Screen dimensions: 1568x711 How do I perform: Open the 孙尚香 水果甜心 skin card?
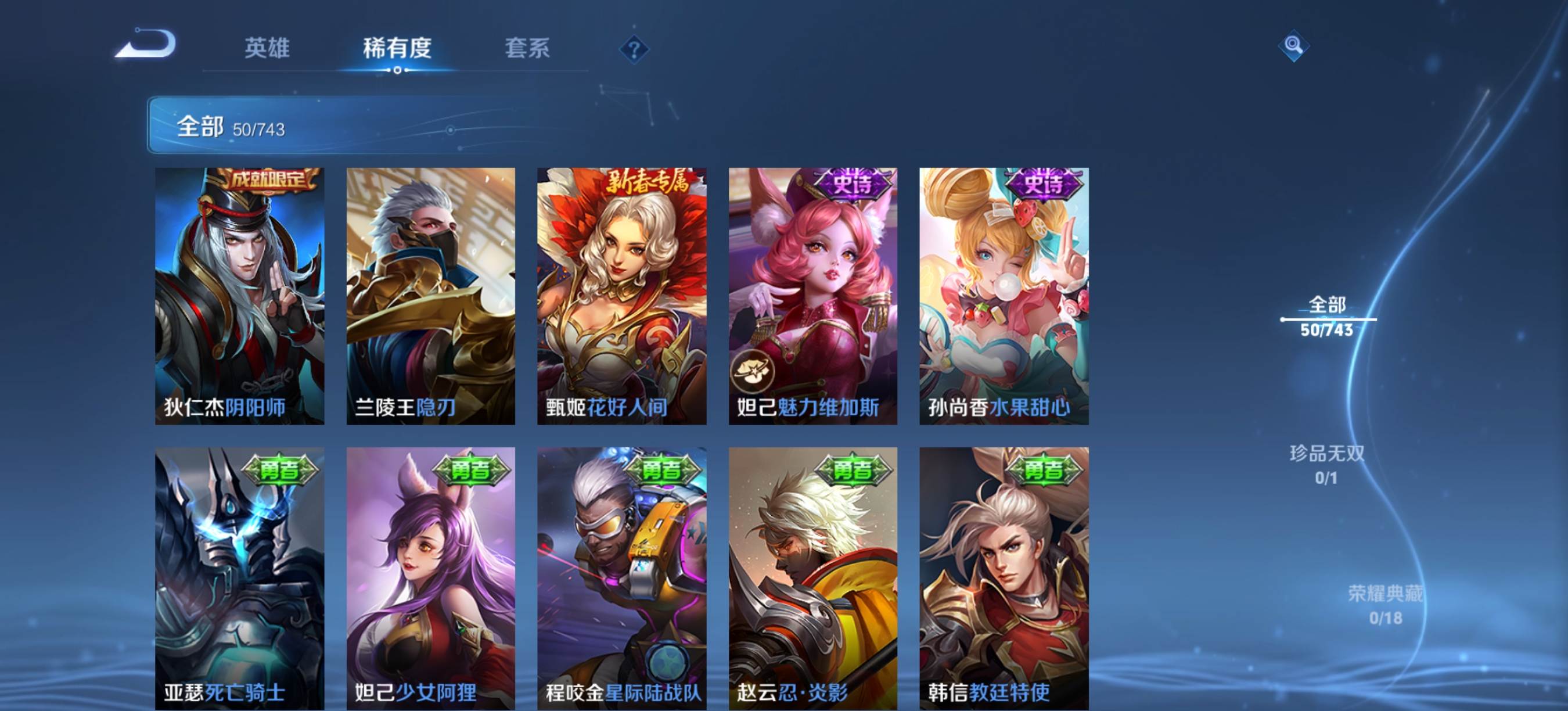click(1004, 296)
